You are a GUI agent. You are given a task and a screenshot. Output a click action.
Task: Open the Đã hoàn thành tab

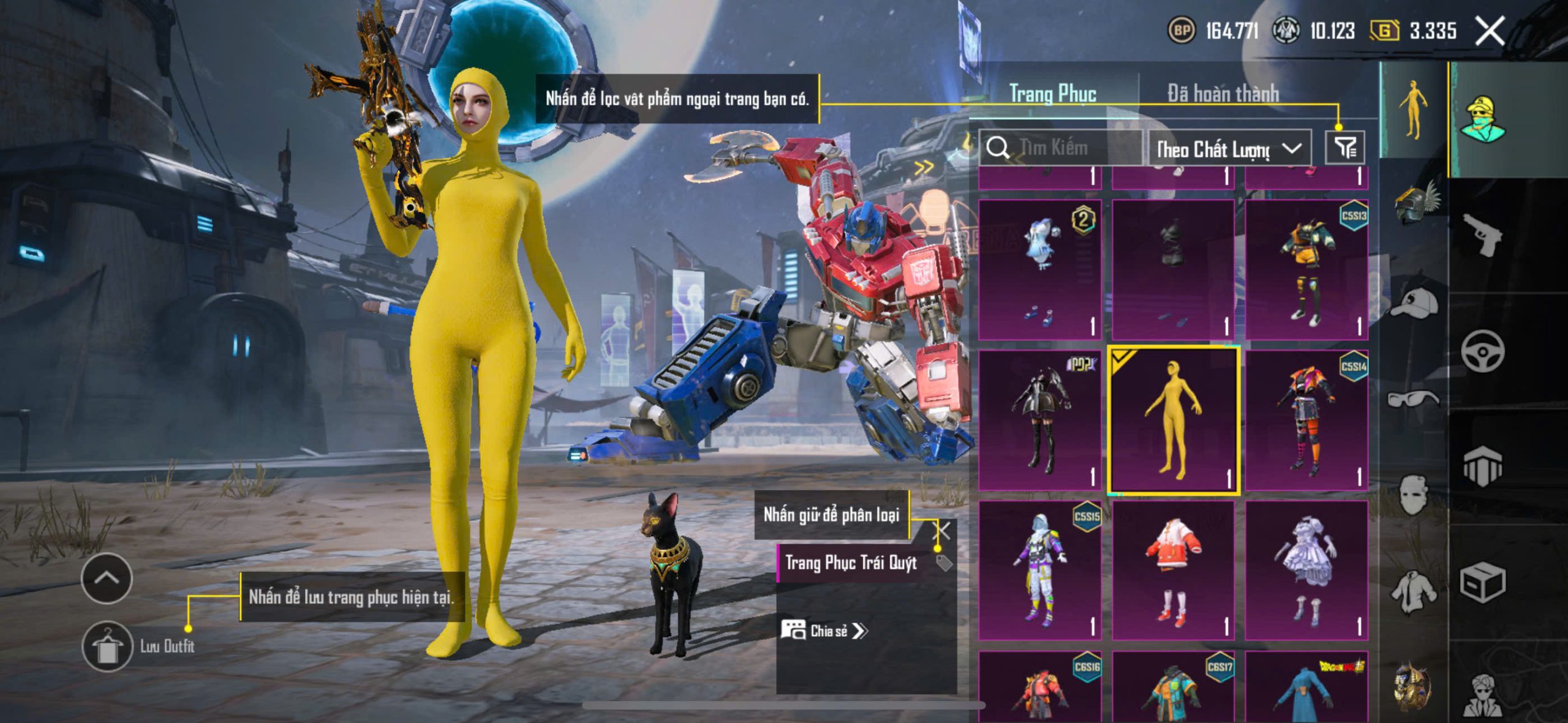(1223, 94)
